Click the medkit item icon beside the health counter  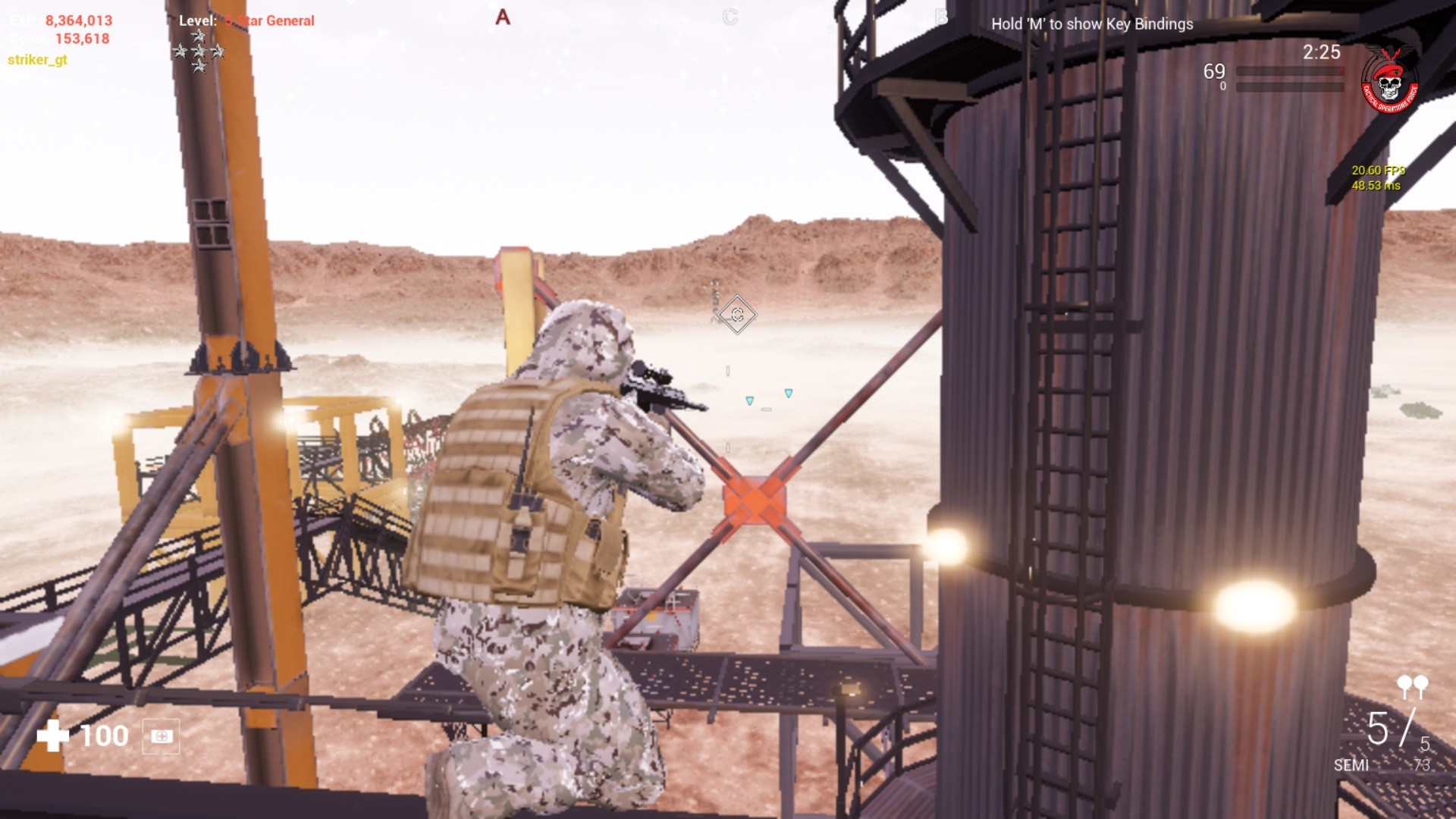pos(161,736)
